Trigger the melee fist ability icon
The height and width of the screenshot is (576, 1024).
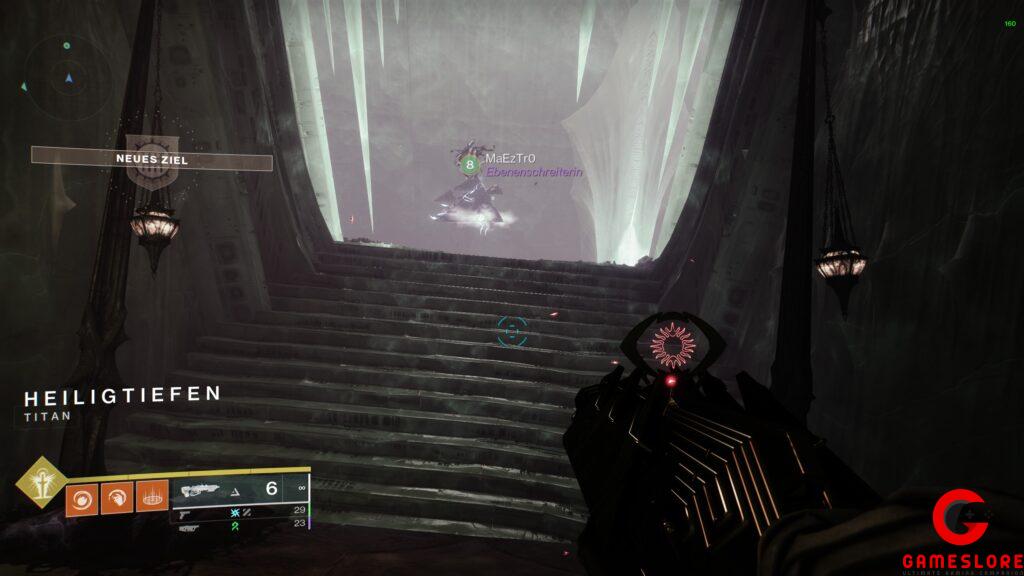tap(117, 498)
